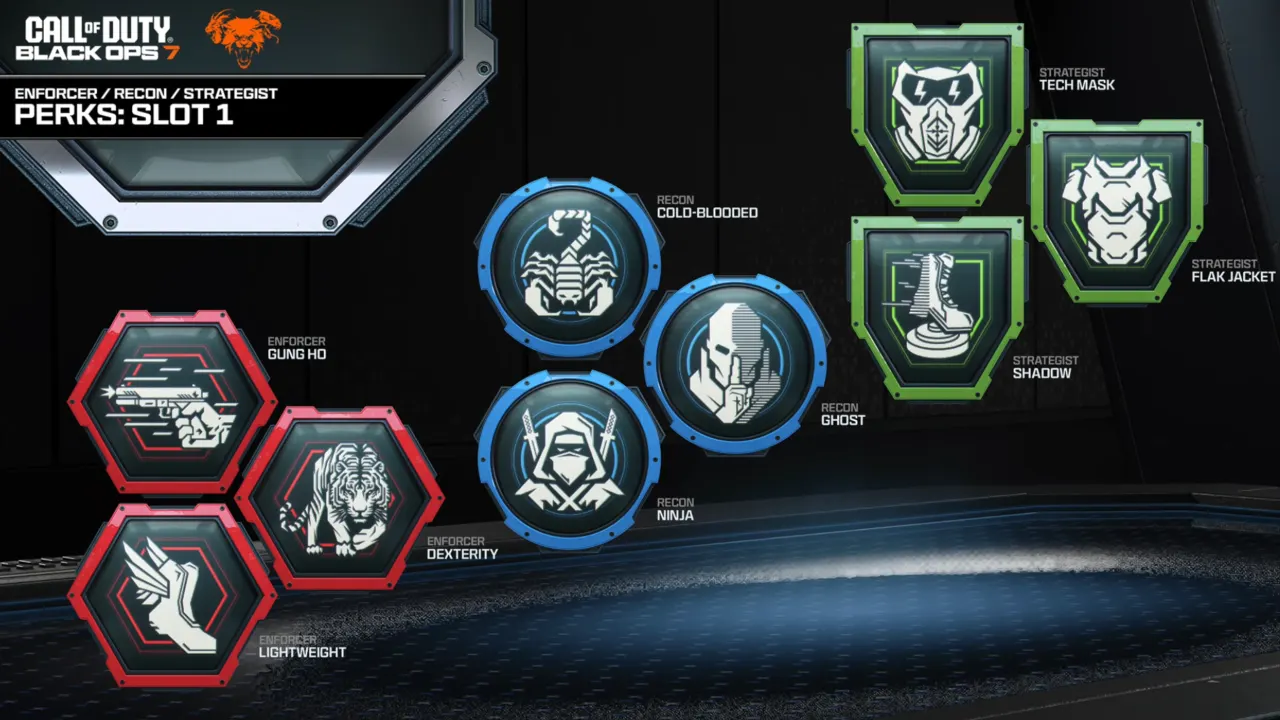Pick the Shadow boot perk
The image size is (1280, 720).
pyautogui.click(x=937, y=307)
